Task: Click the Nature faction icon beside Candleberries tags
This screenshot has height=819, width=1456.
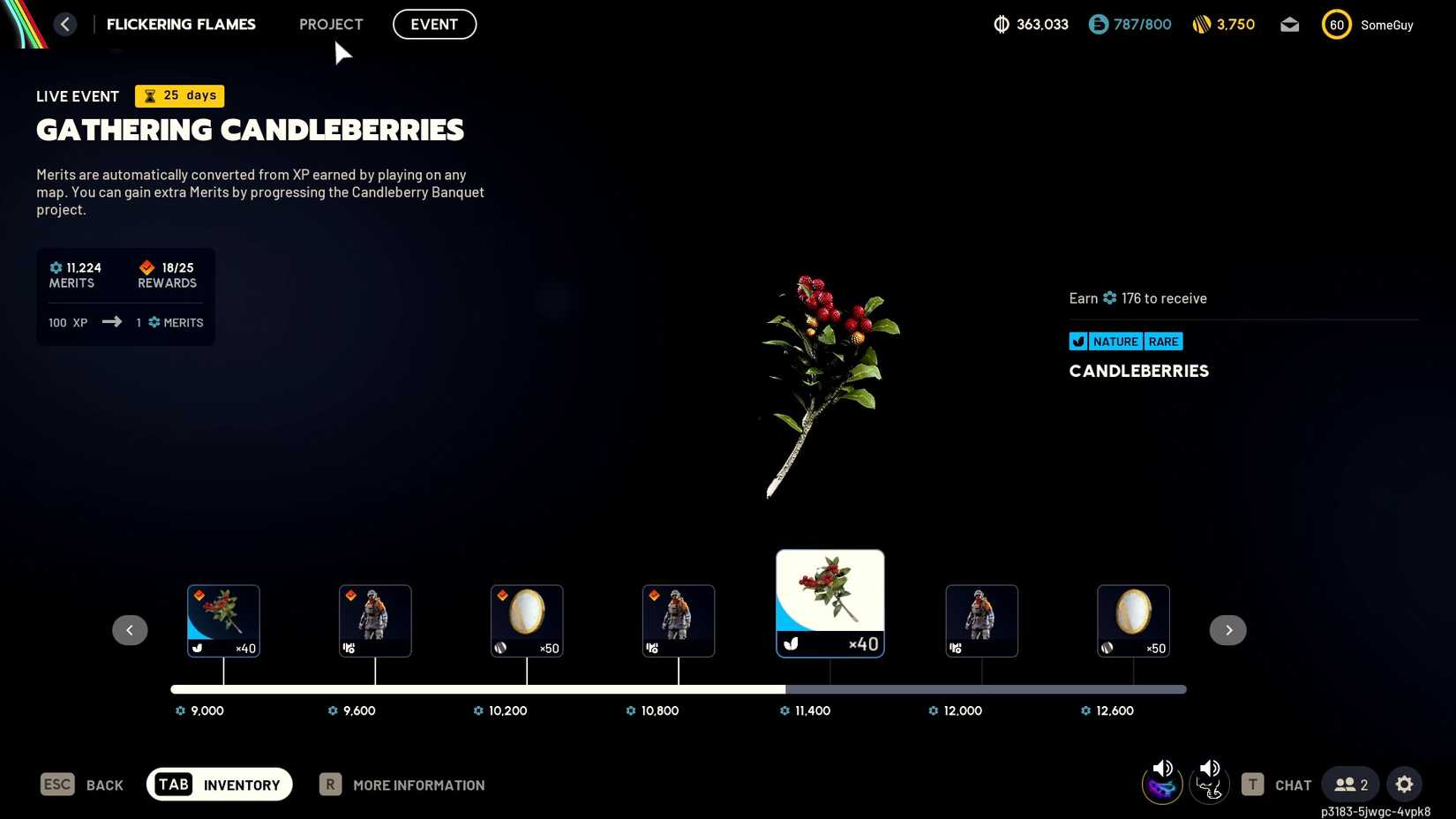Action: tap(1077, 342)
